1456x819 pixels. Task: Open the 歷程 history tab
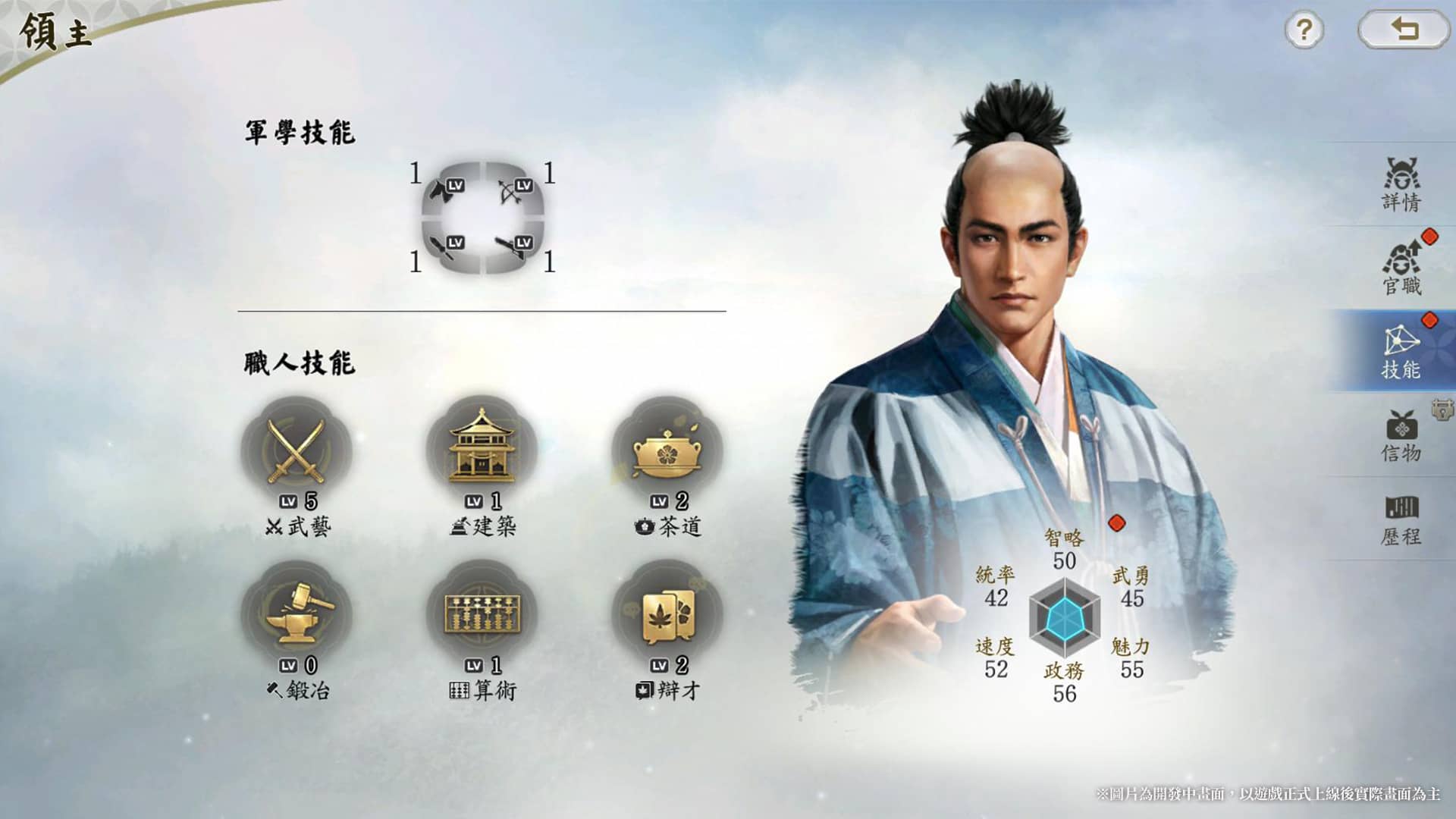tap(1401, 519)
